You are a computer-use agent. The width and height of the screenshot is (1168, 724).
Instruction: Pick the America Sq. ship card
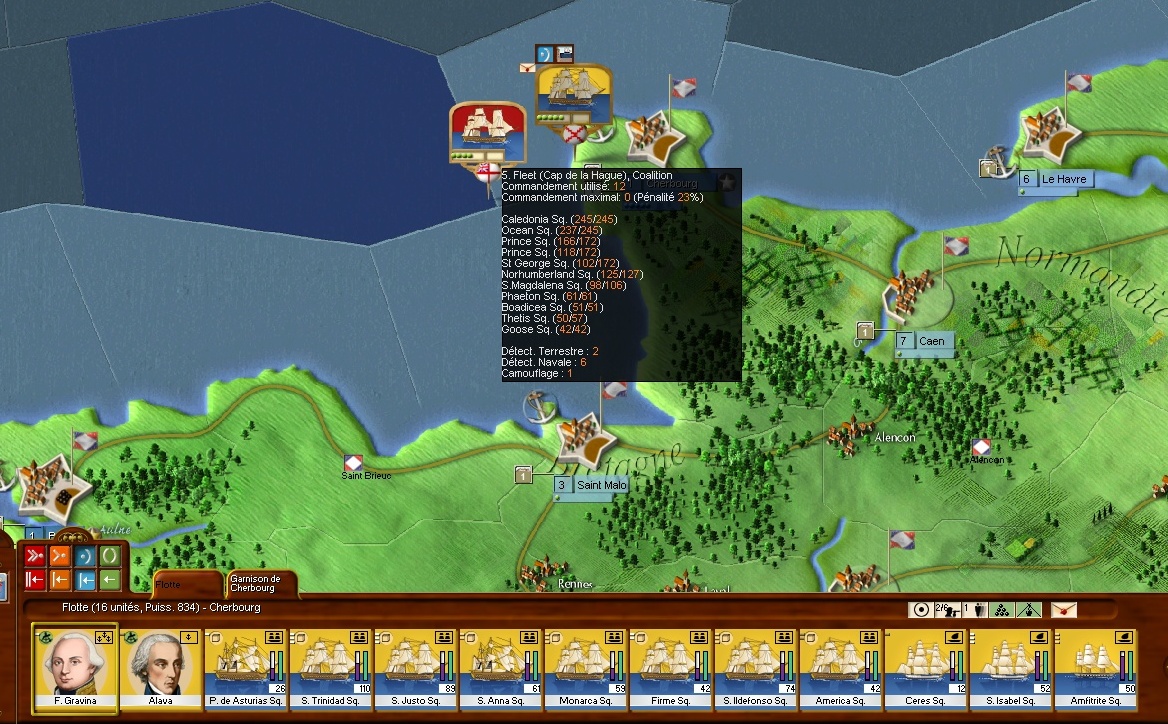point(841,668)
